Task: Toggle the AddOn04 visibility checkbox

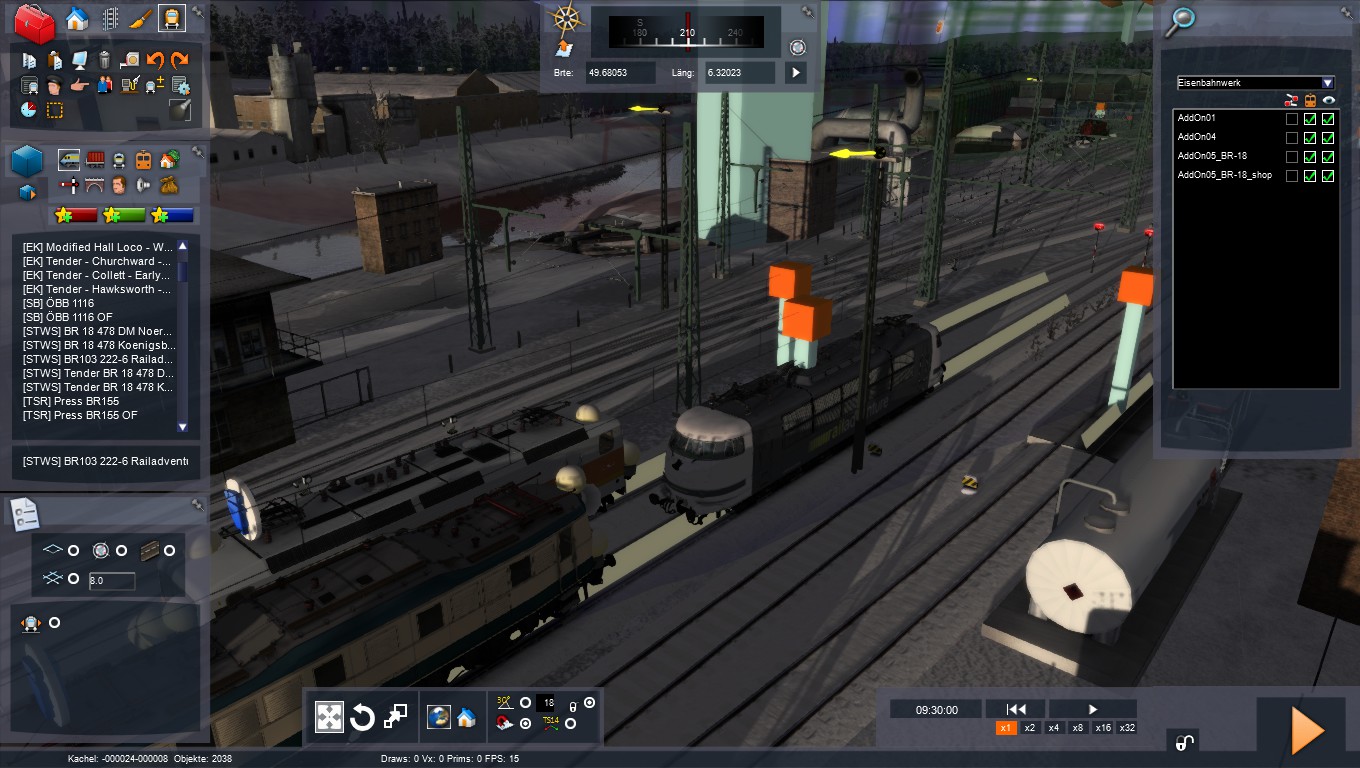Action: coord(1328,138)
